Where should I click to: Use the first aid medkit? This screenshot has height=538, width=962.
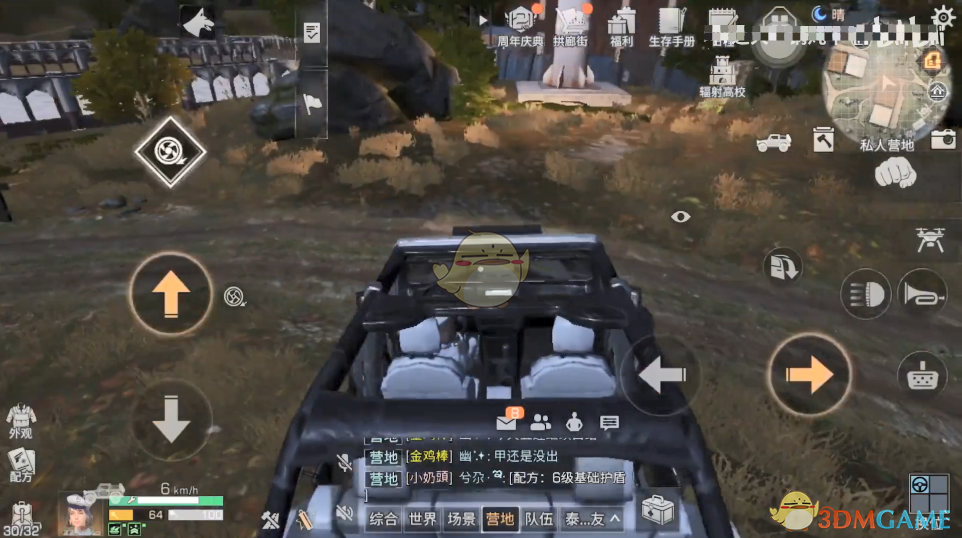click(x=656, y=511)
